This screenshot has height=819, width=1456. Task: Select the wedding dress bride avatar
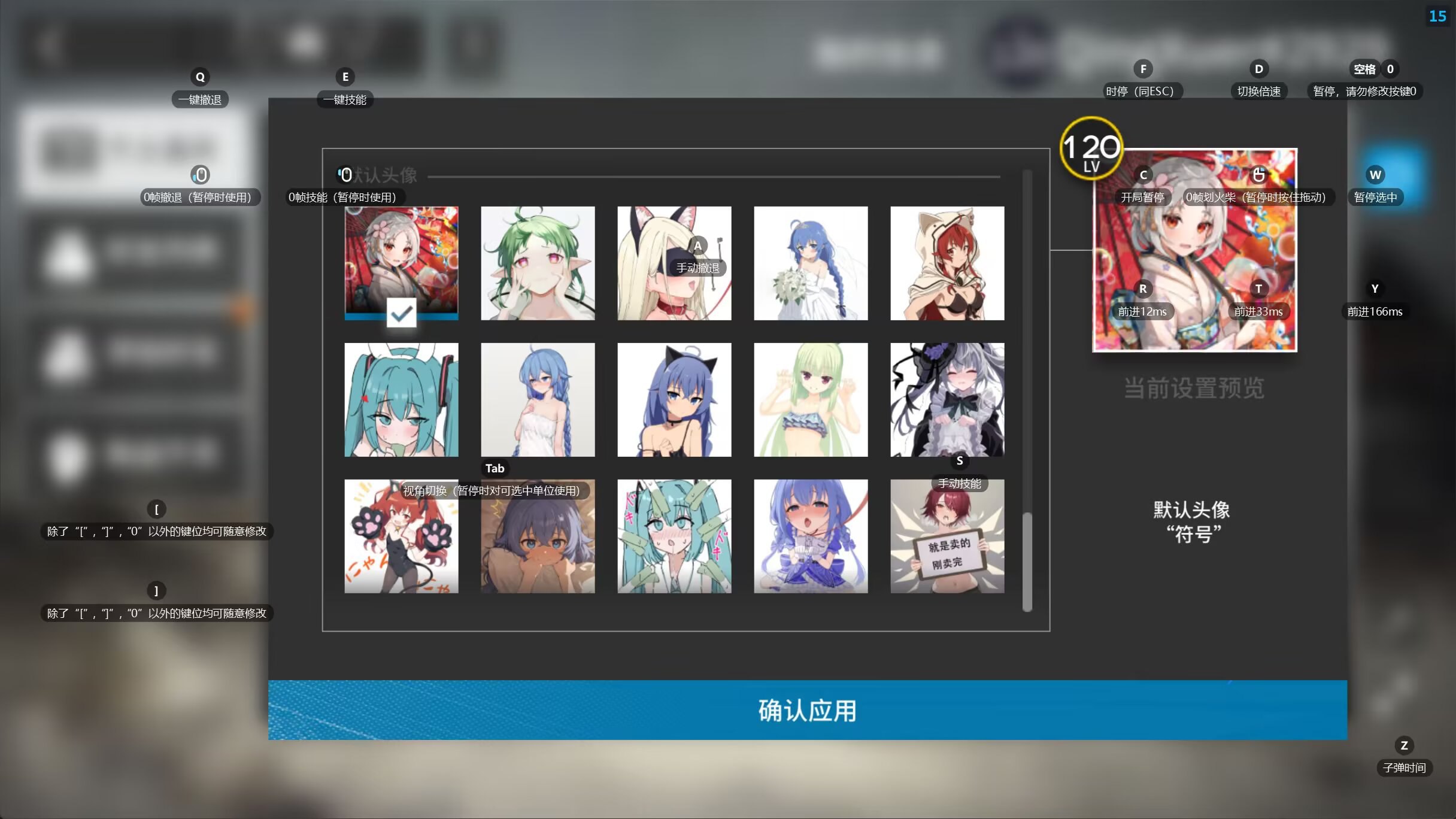coord(810,263)
